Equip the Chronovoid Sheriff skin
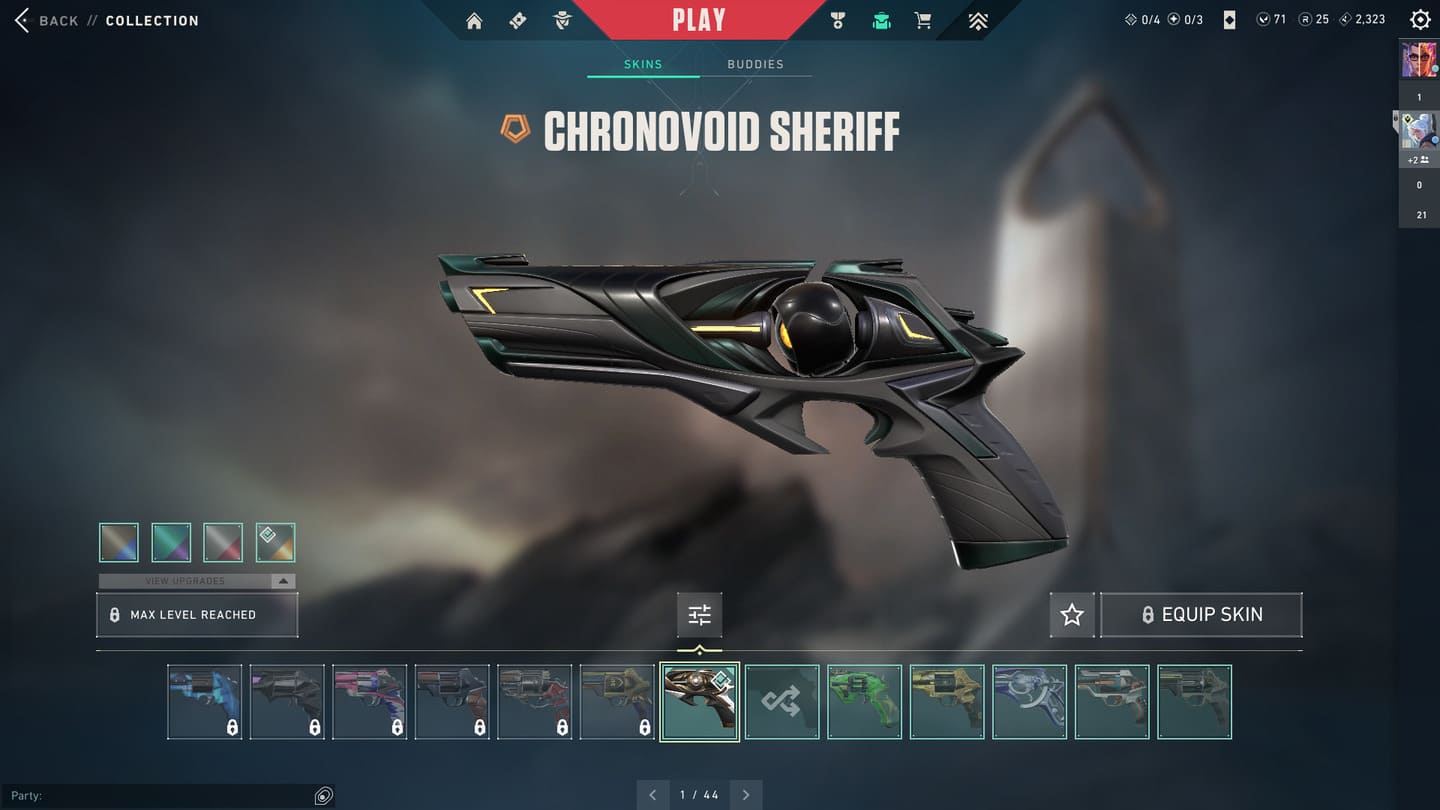 tap(1201, 615)
